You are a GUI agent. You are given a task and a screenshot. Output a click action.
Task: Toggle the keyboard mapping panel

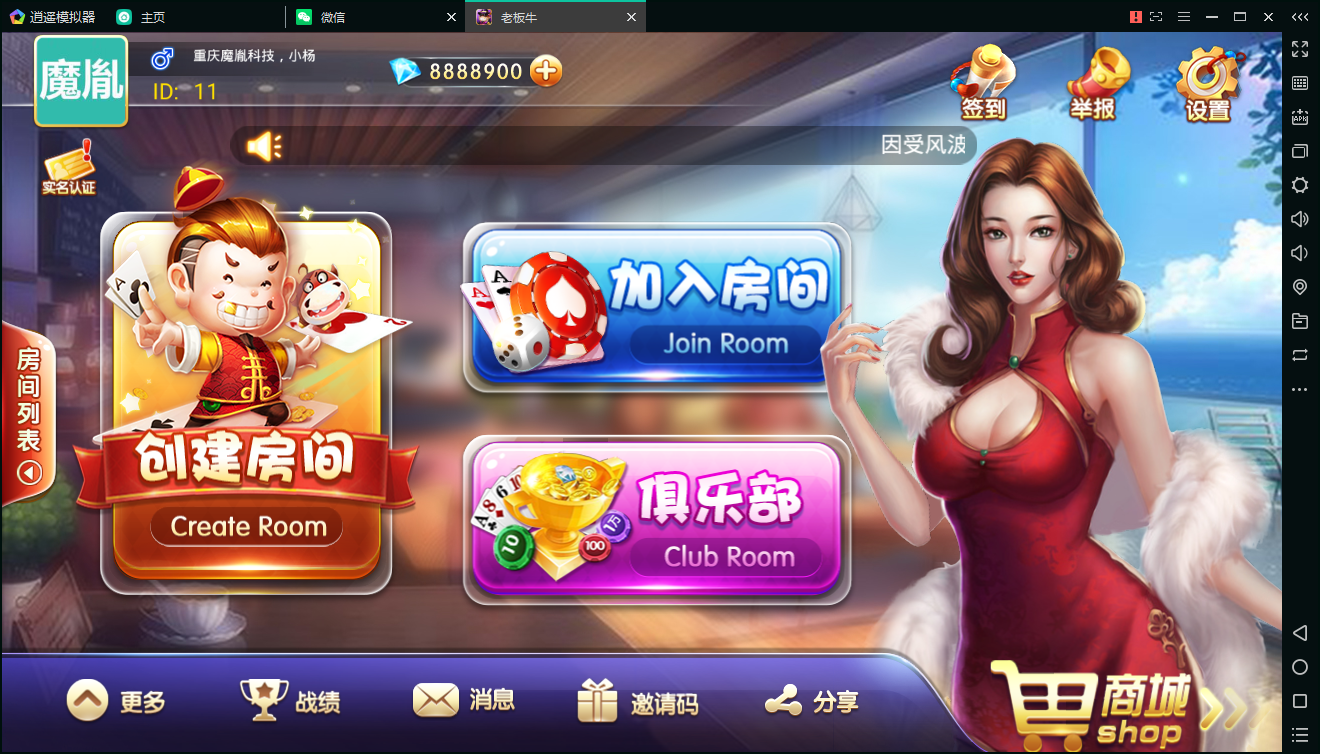pos(1299,84)
